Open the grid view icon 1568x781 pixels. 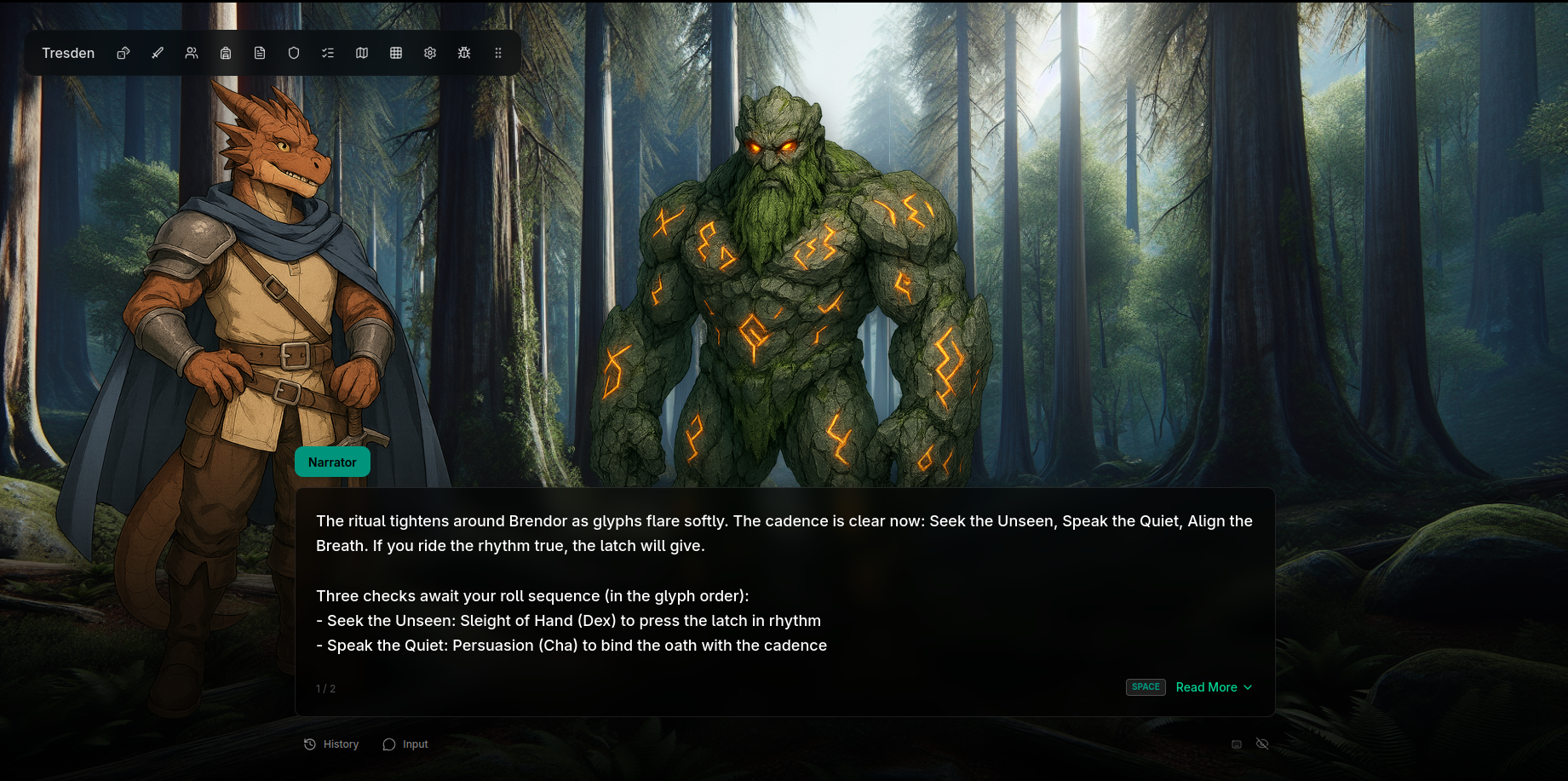pos(396,53)
